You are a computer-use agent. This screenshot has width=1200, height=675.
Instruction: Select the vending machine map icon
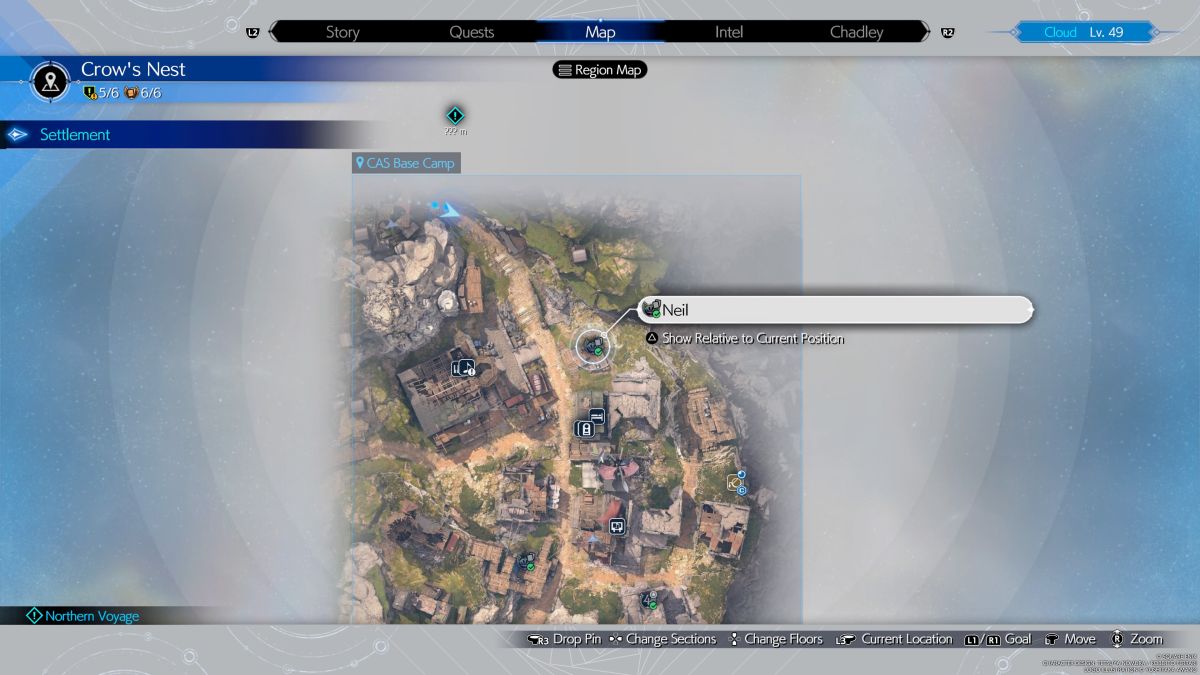[x=585, y=429]
